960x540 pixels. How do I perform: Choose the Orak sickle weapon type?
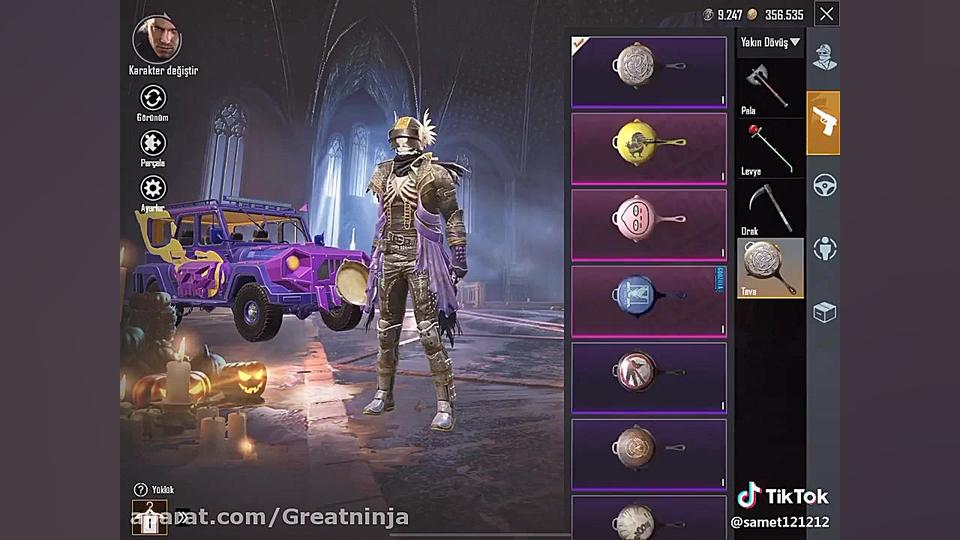point(770,206)
